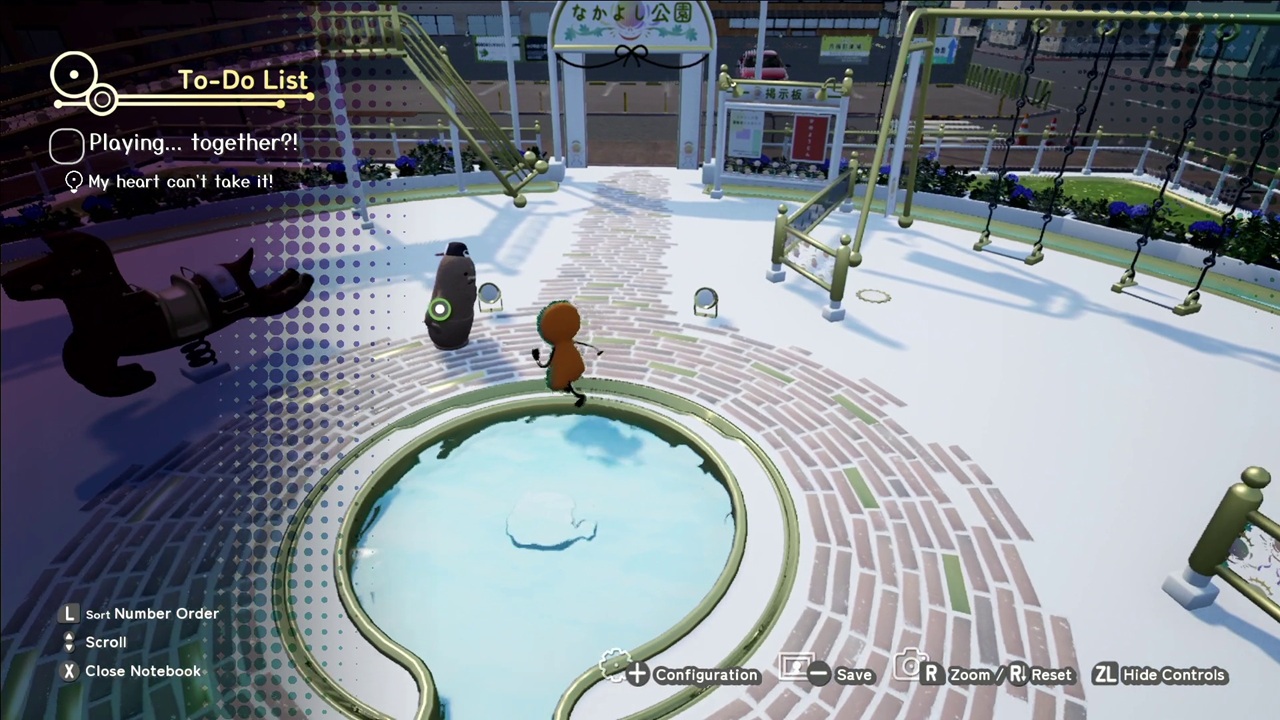Check the 'Playing... together?!' task box

click(66, 145)
